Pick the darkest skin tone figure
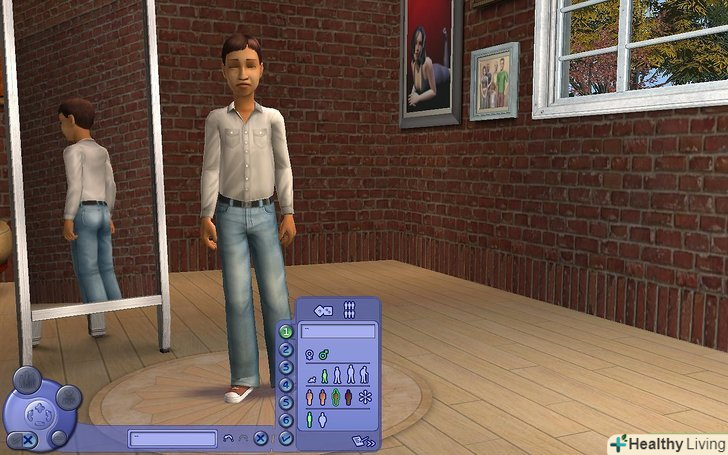Screen dimensions: 728x455 click(x=348, y=398)
